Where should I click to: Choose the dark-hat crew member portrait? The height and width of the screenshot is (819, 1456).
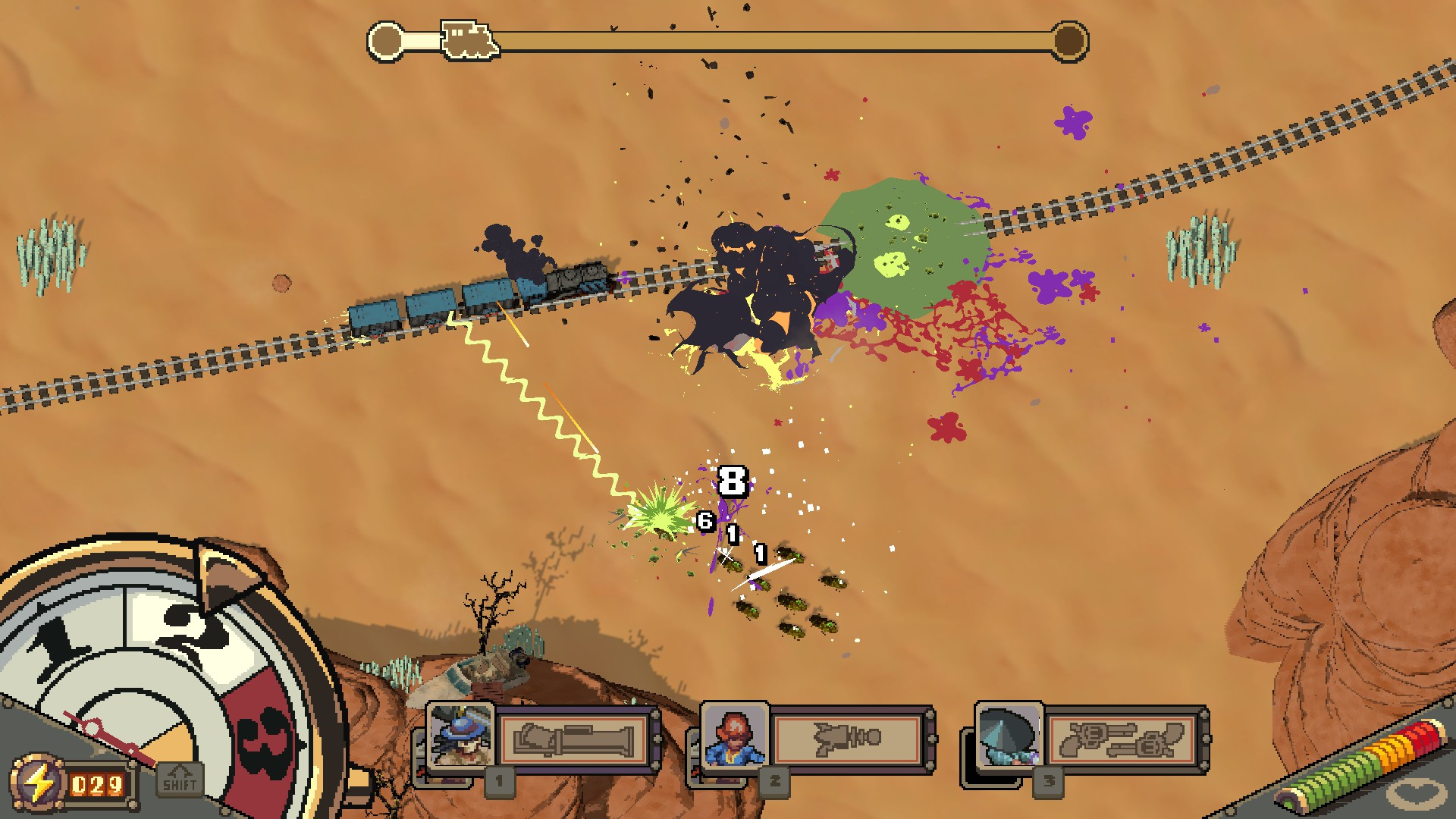[1009, 737]
